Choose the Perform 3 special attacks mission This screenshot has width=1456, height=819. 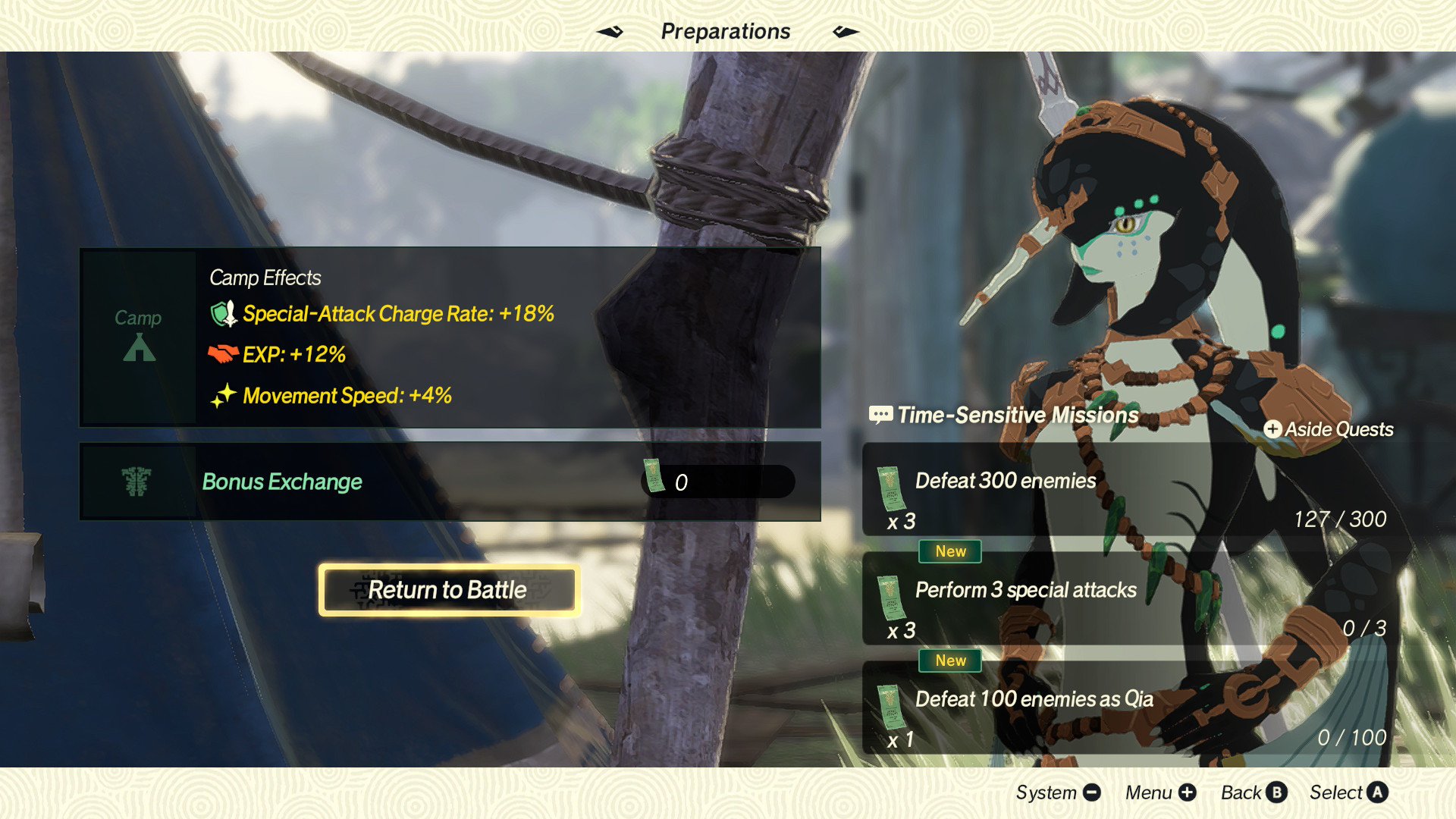pos(1136,601)
